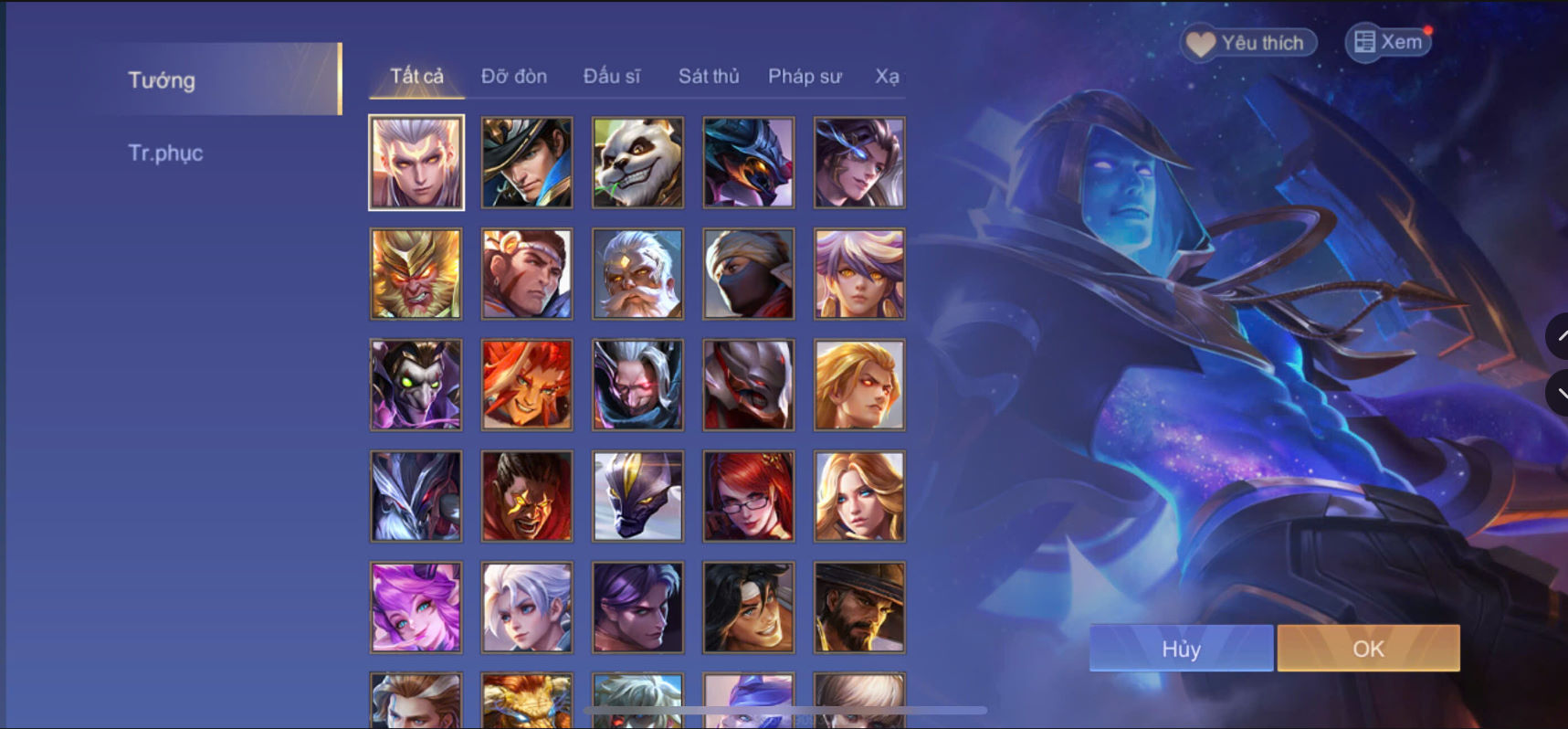
Task: Switch to the Đấu sĩ tab
Action: pos(614,77)
